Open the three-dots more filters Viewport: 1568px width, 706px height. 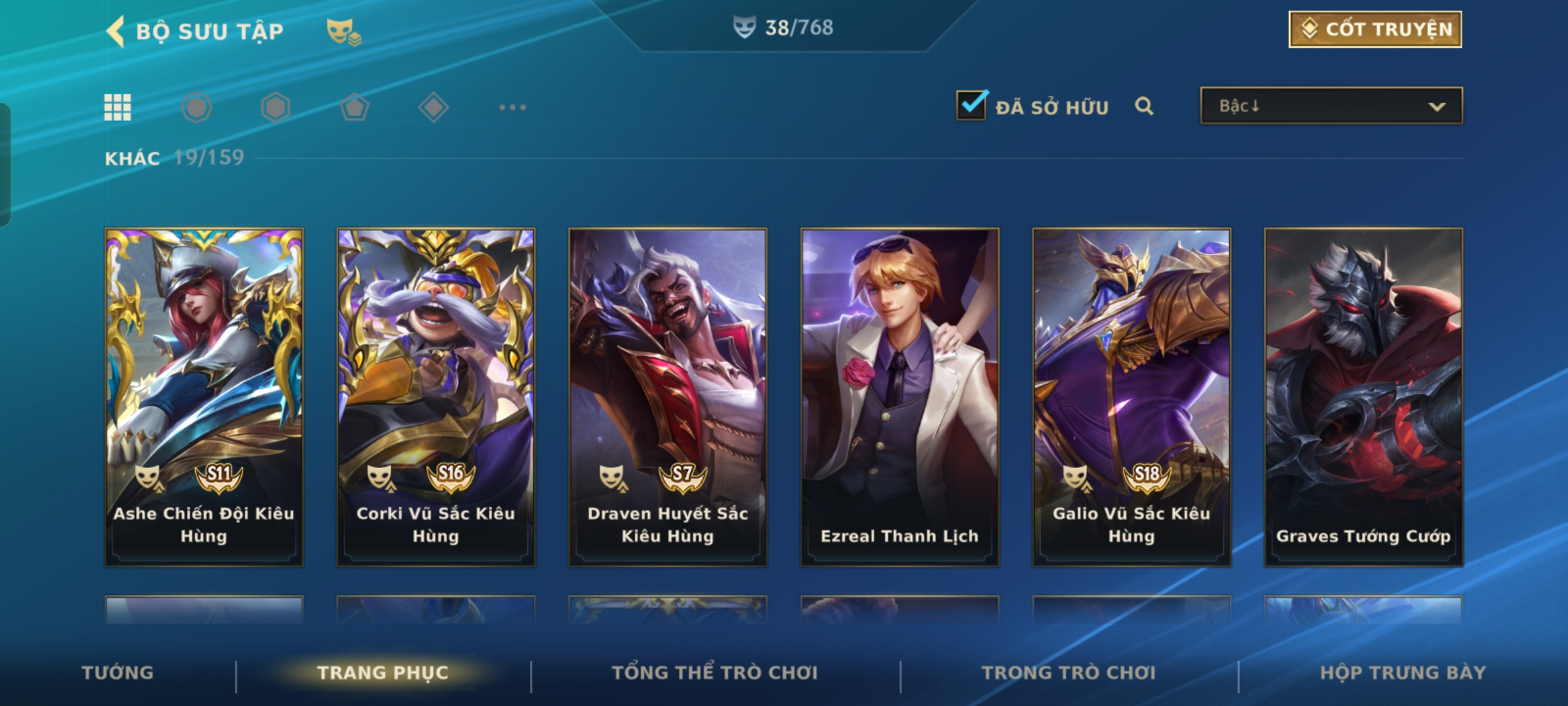click(x=512, y=107)
